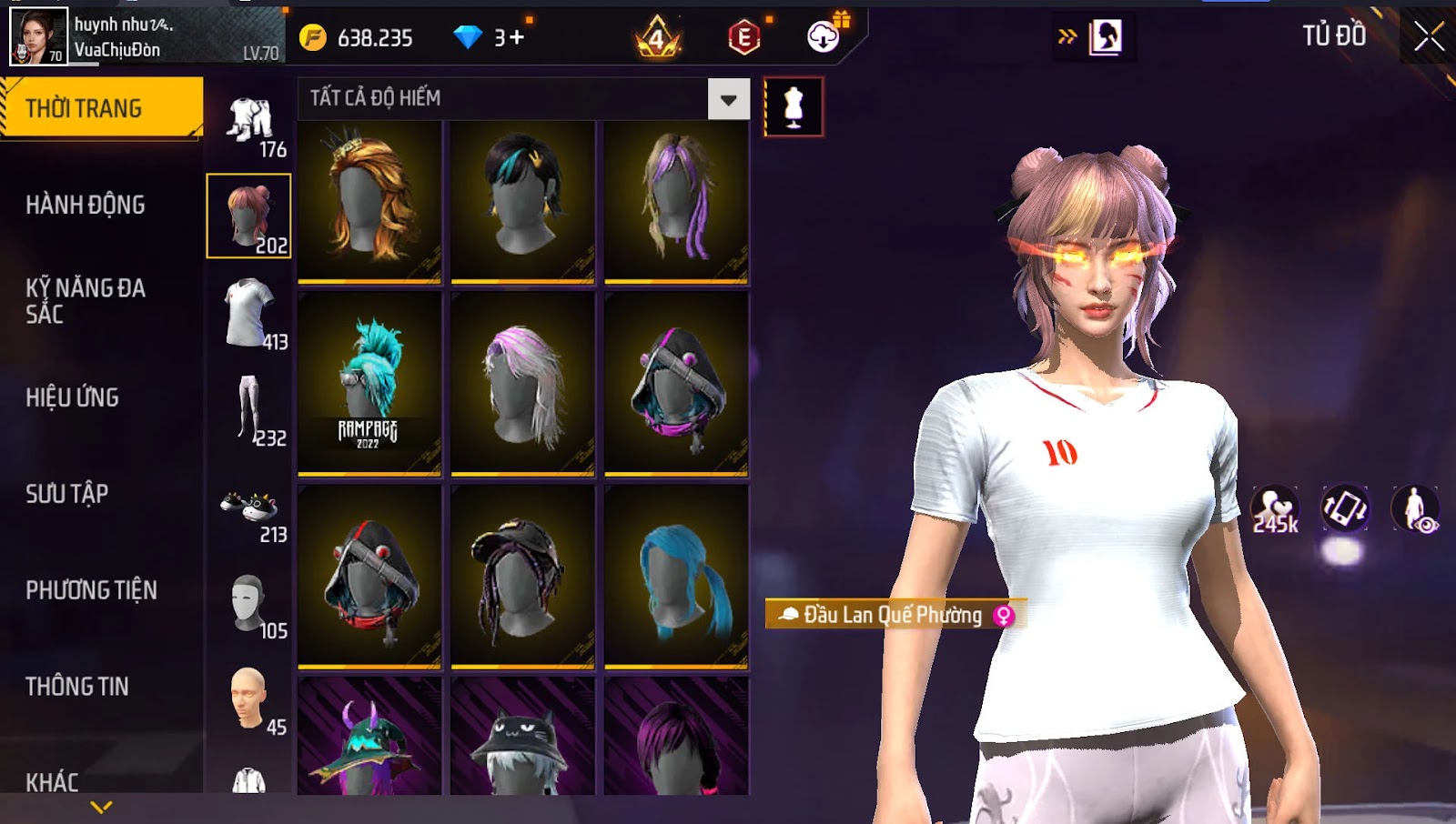The height and width of the screenshot is (824, 1456).
Task: Show the Thông Tin tab
Action: click(77, 687)
